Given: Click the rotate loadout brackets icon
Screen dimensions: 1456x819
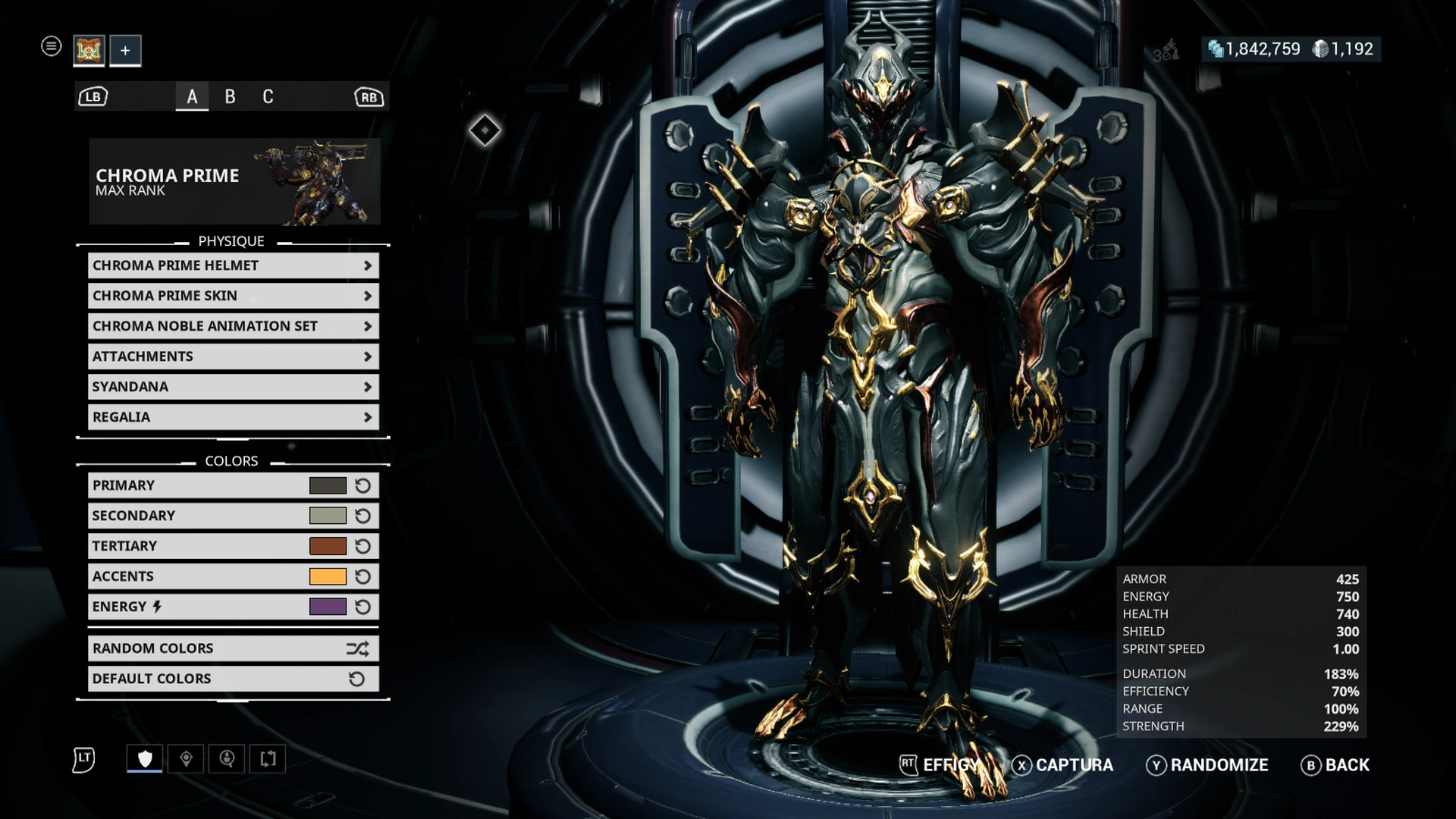Looking at the screenshot, I should [267, 758].
